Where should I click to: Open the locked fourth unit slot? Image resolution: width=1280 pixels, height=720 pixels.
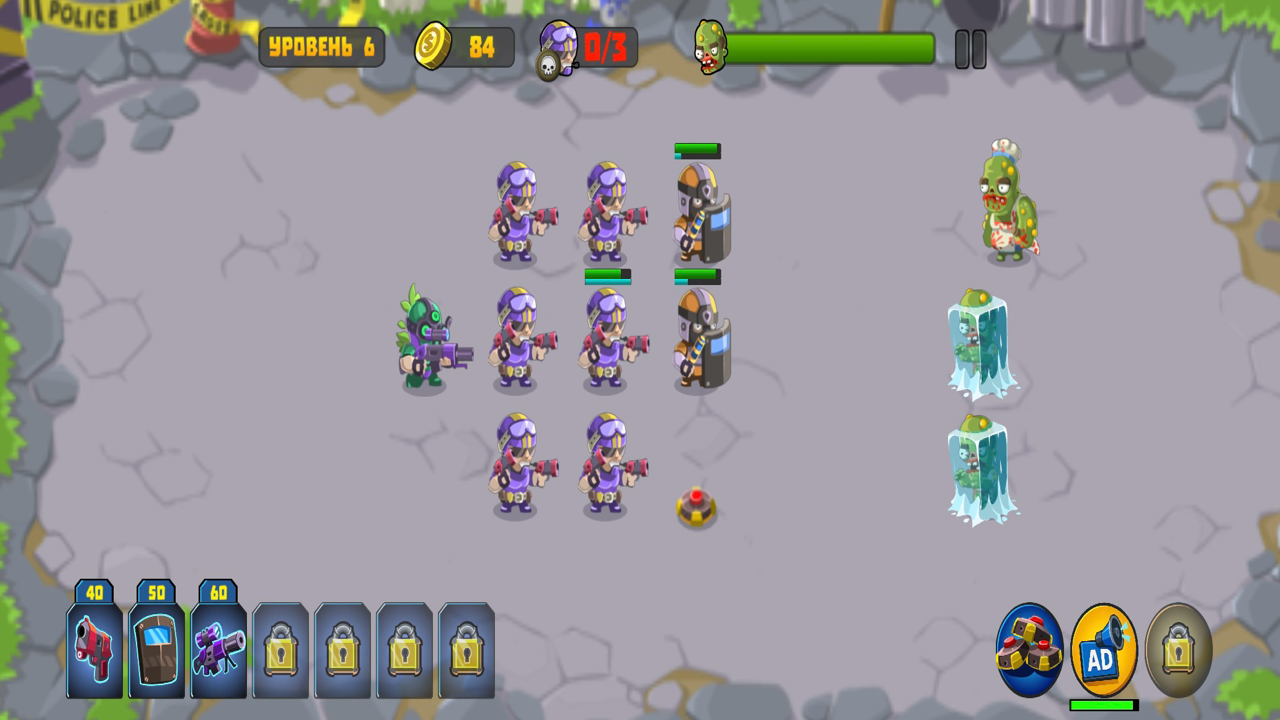[280, 650]
